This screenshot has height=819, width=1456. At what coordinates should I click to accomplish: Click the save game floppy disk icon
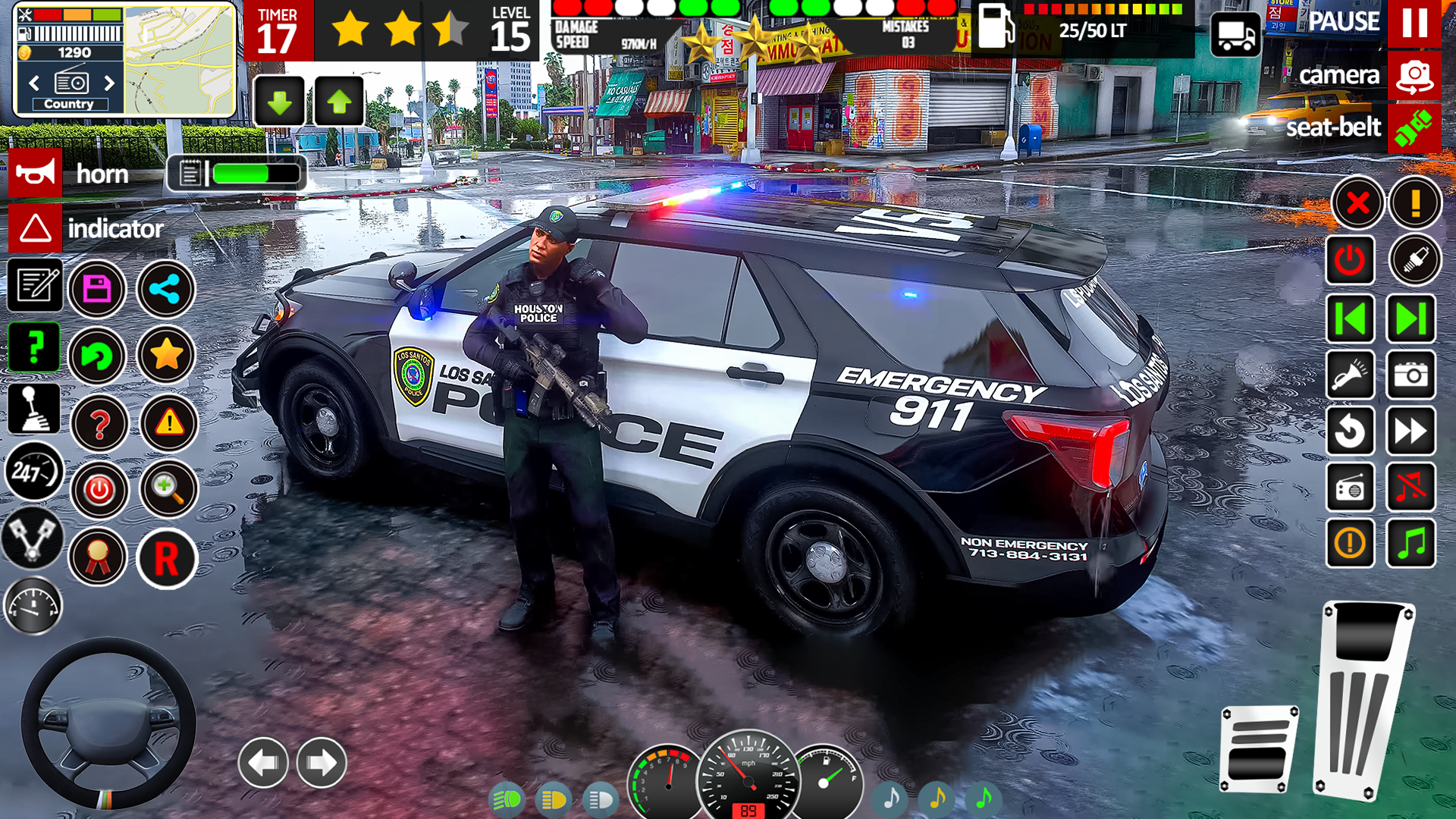[99, 289]
